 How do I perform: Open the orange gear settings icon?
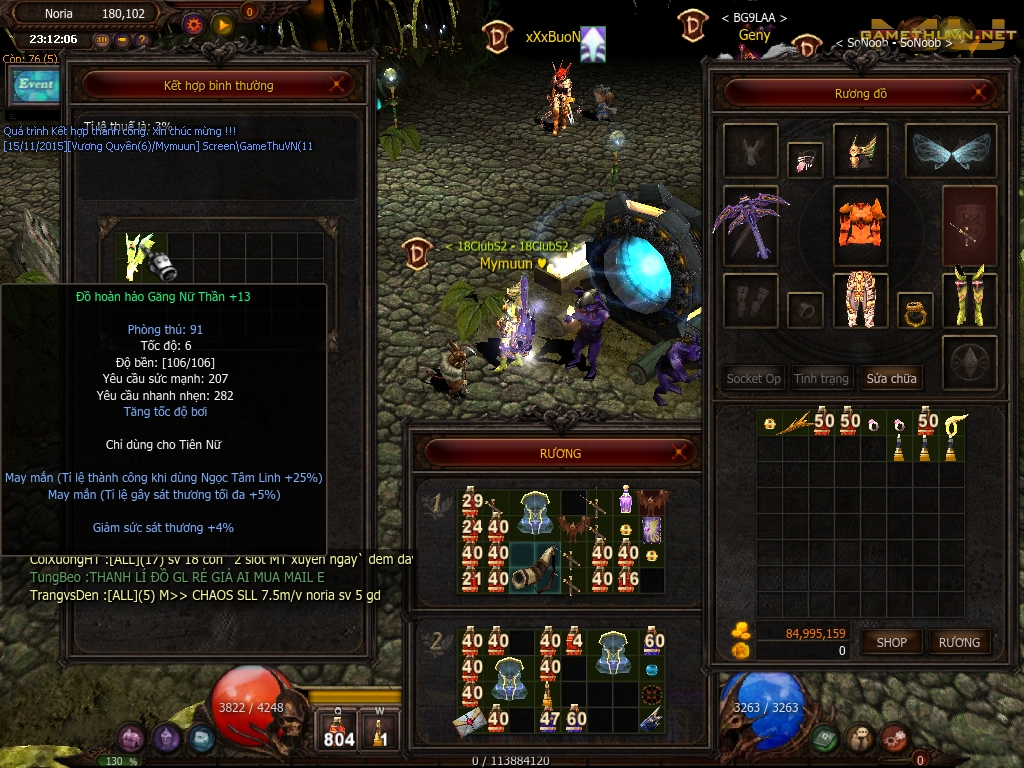point(194,24)
